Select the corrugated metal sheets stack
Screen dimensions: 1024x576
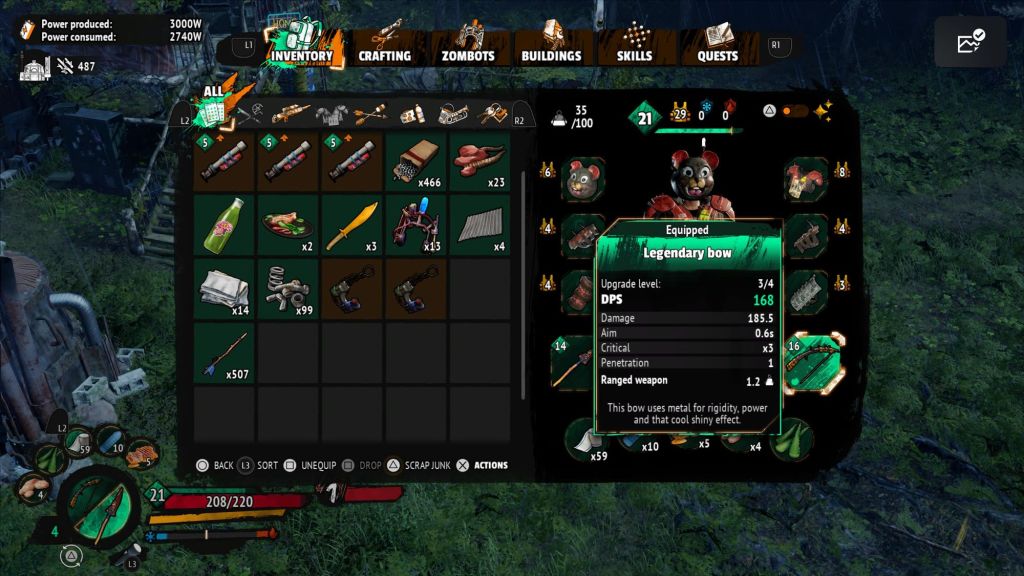click(479, 225)
